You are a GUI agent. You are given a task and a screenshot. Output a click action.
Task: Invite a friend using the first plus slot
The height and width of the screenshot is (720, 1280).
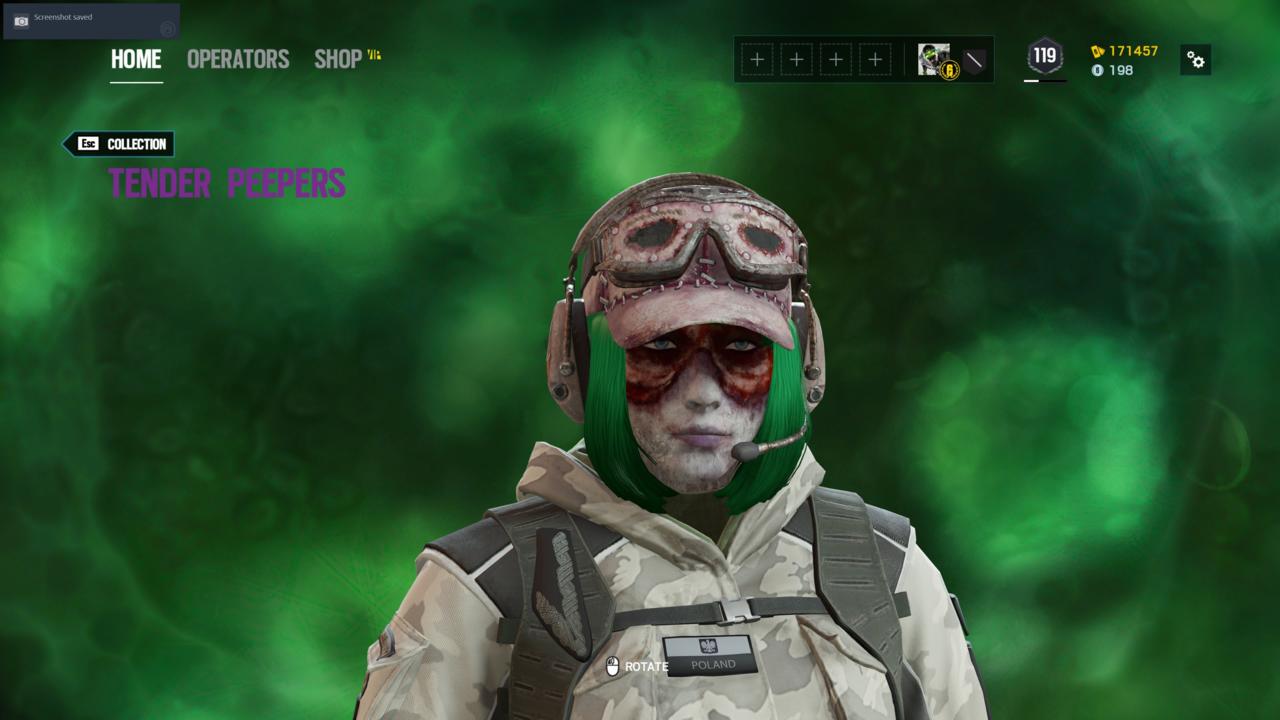point(757,59)
